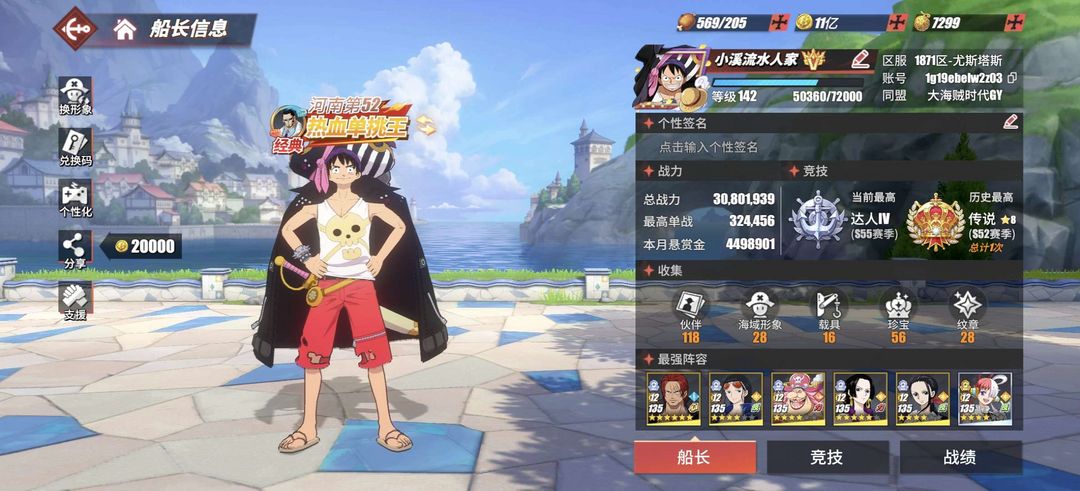Open the 珍宝 treasures collection
The width and height of the screenshot is (1080, 491).
897,312
